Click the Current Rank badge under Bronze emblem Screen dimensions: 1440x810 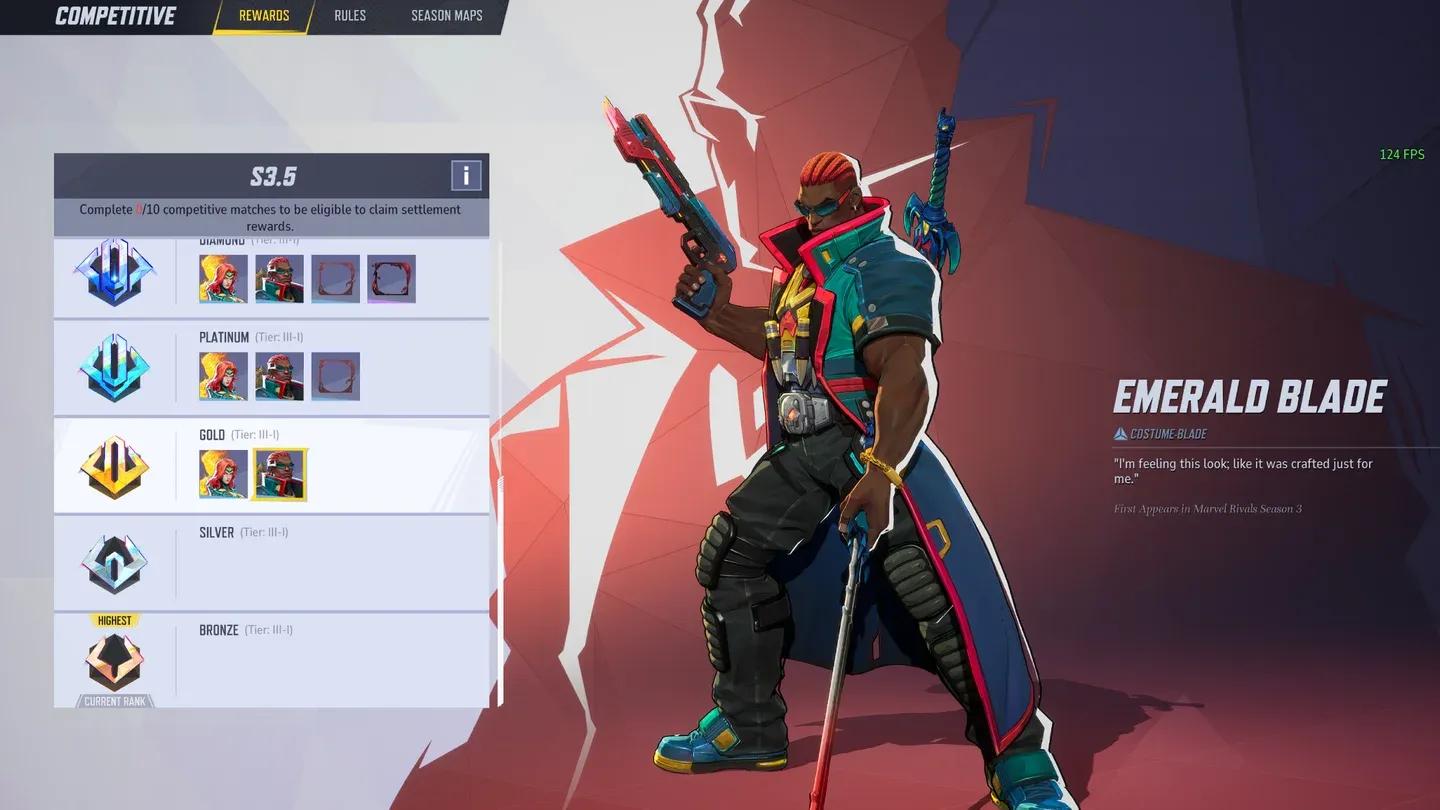click(x=113, y=701)
